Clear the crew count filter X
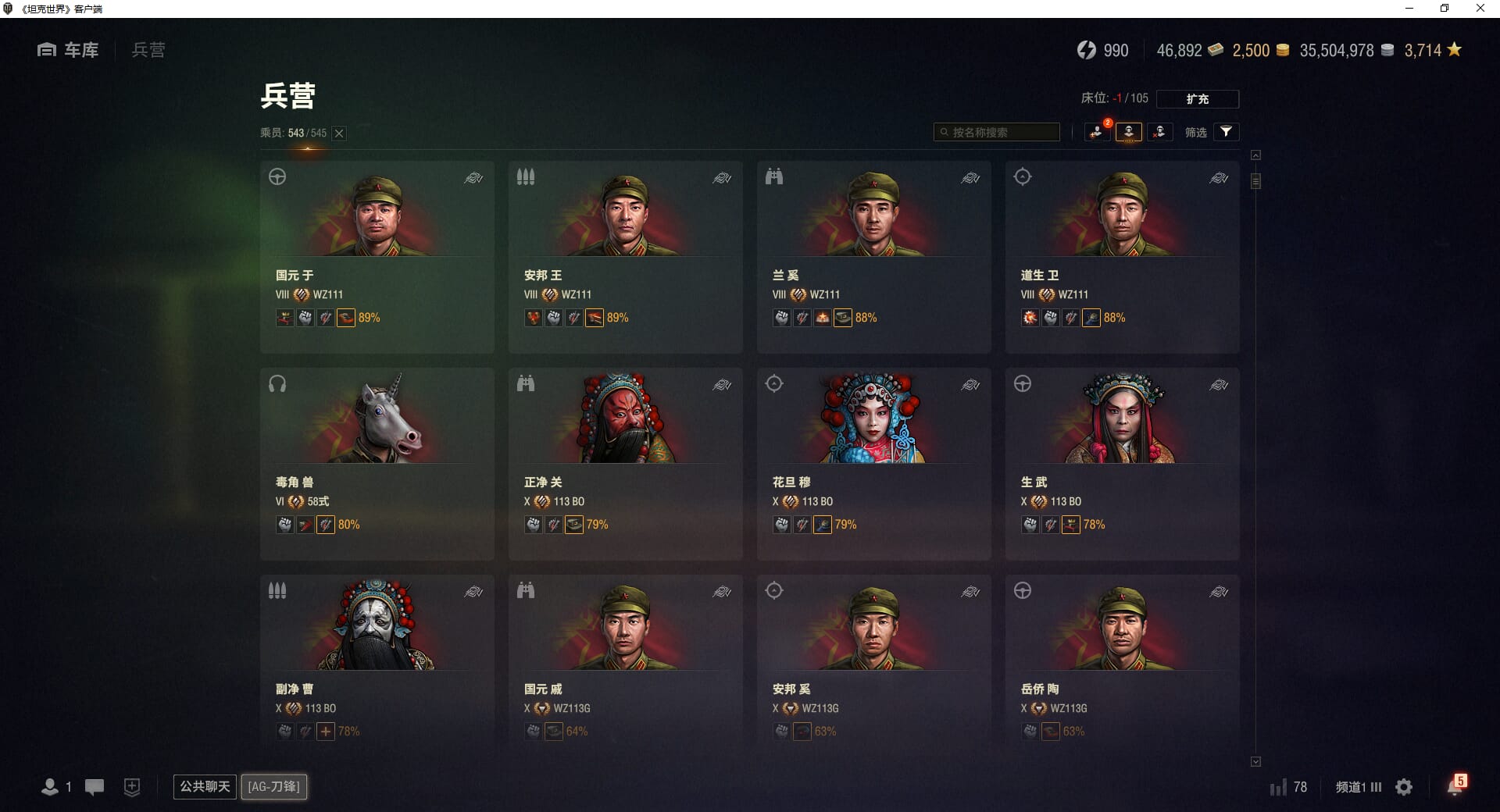 [x=339, y=134]
